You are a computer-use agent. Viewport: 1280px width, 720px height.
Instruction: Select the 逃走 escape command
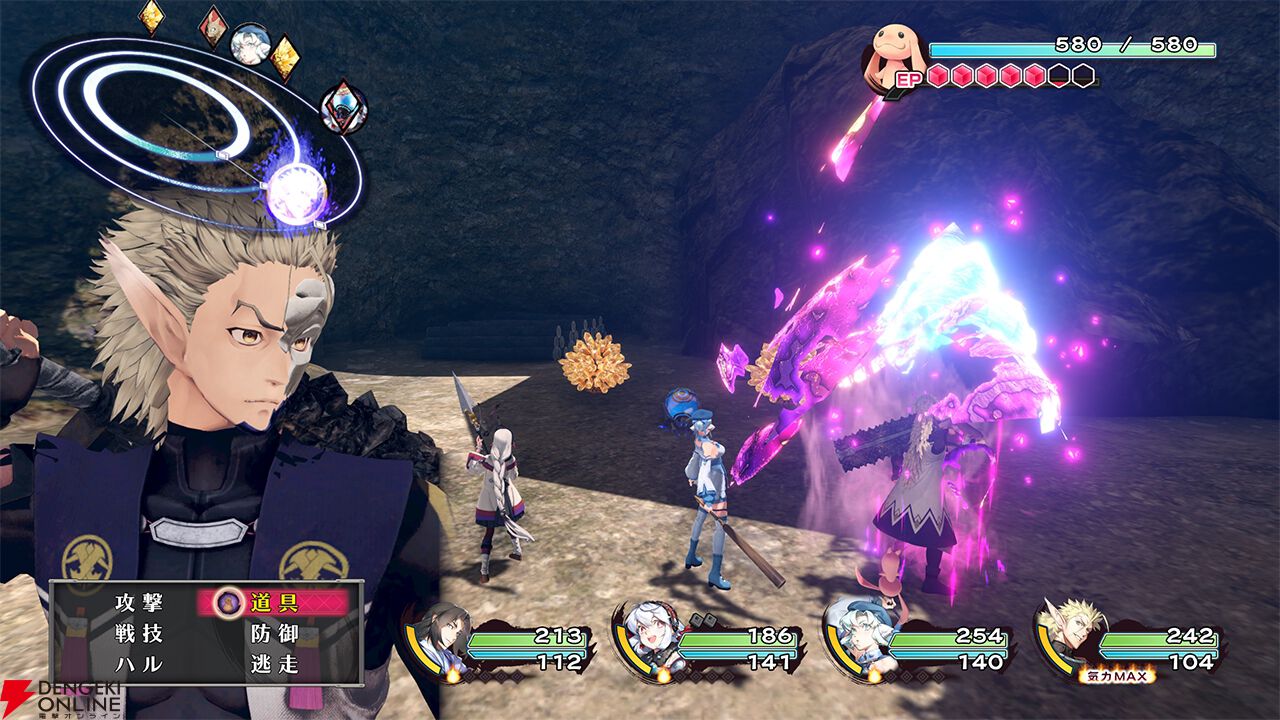(274, 665)
